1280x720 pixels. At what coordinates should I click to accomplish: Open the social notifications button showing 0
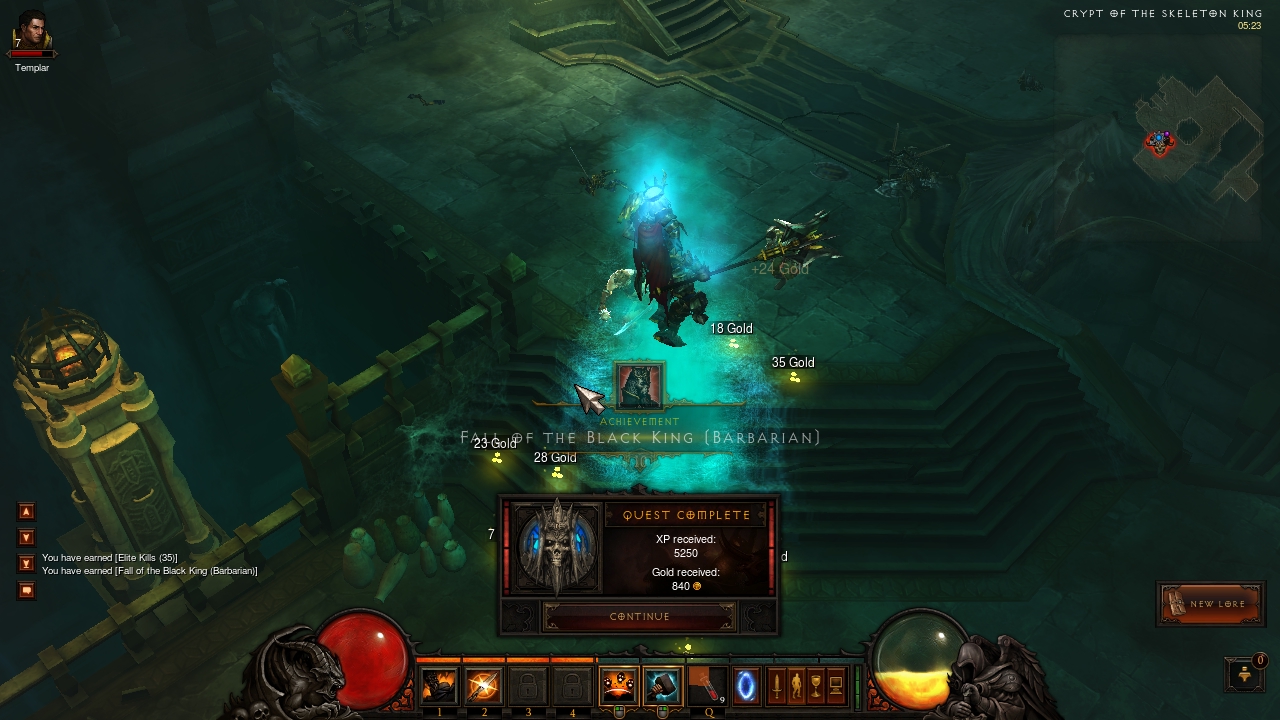click(1244, 674)
